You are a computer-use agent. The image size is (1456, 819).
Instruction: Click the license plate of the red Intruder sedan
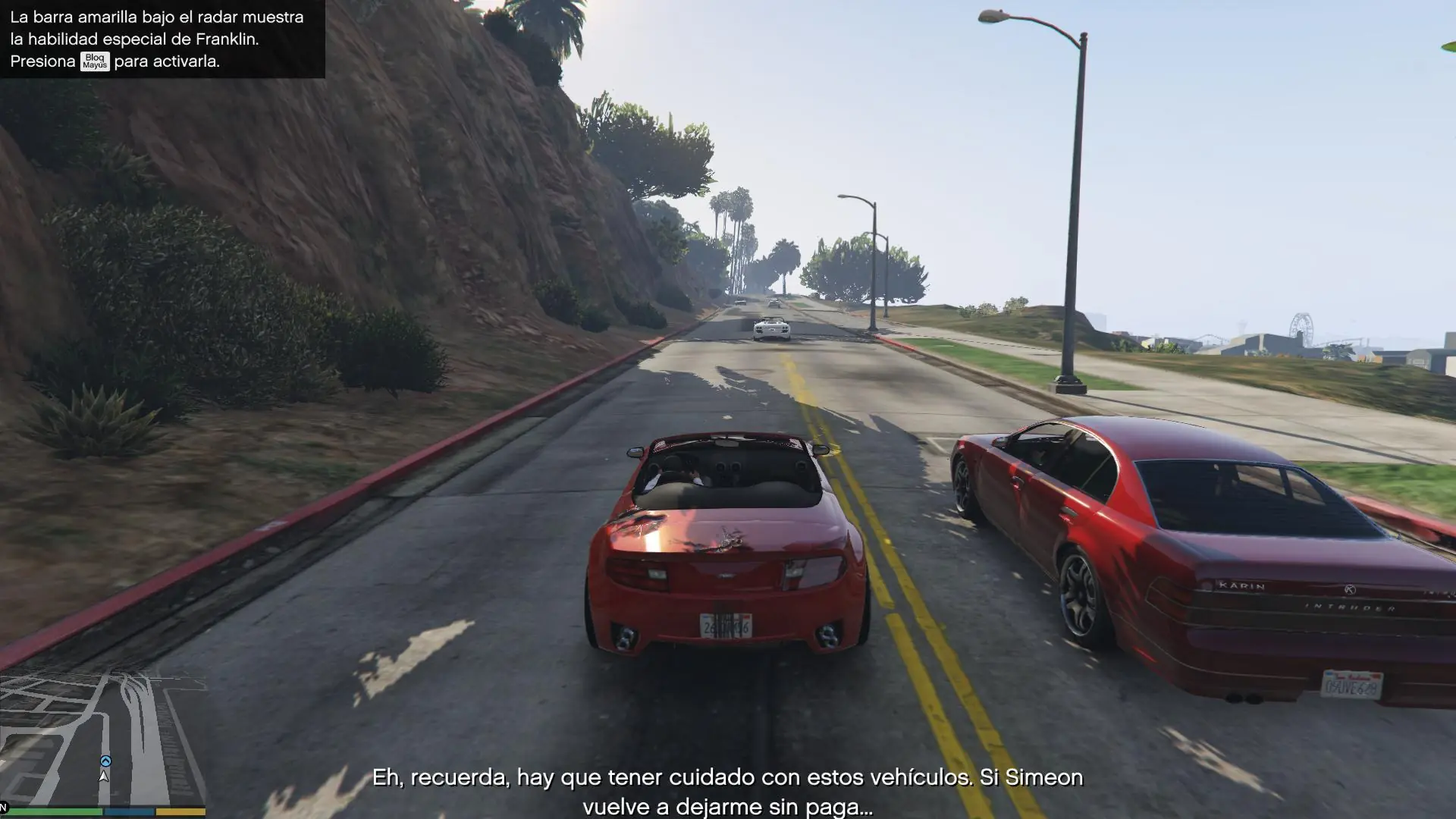pyautogui.click(x=1353, y=686)
